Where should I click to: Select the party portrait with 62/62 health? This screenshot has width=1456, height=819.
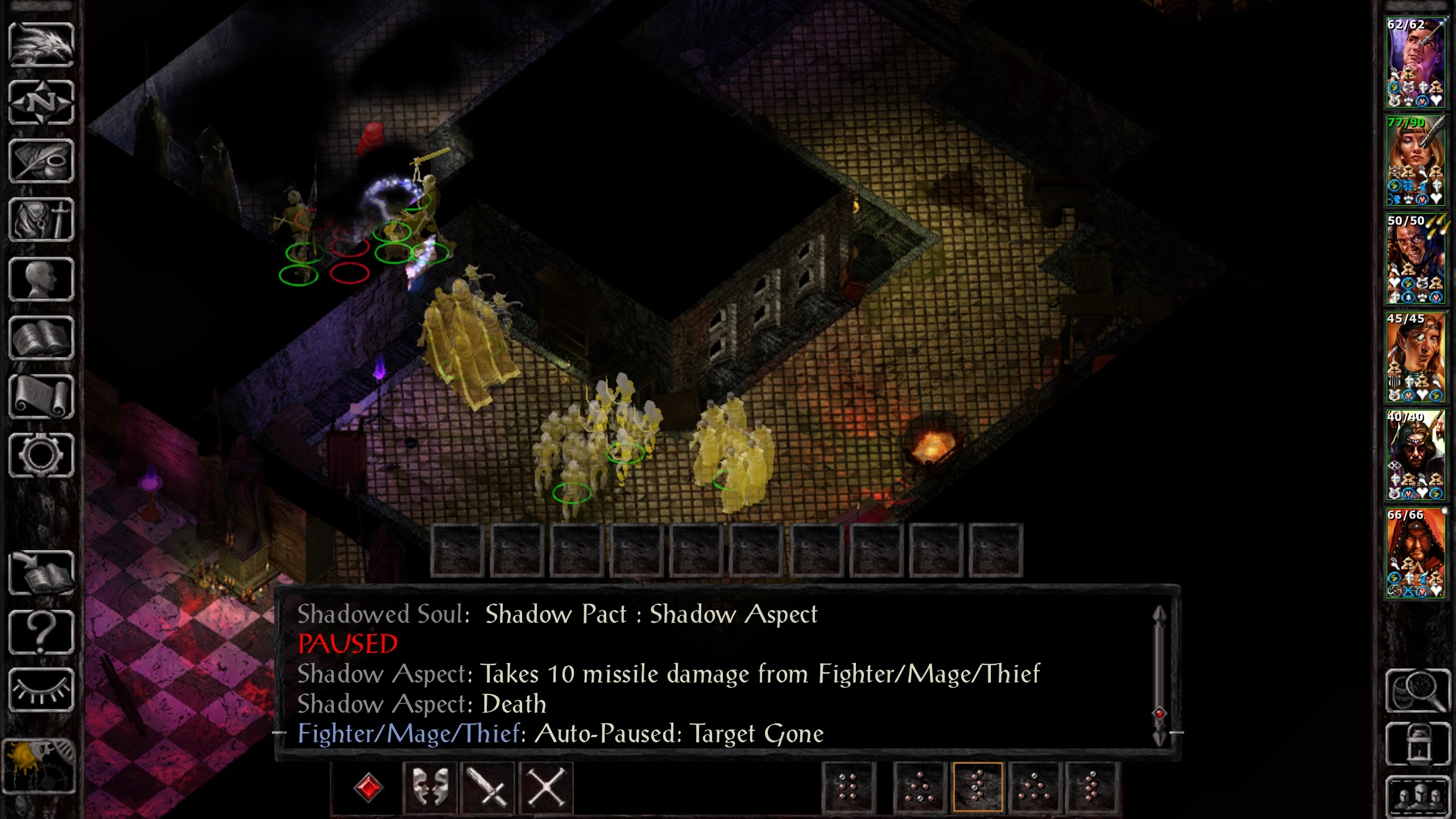coord(1415,63)
